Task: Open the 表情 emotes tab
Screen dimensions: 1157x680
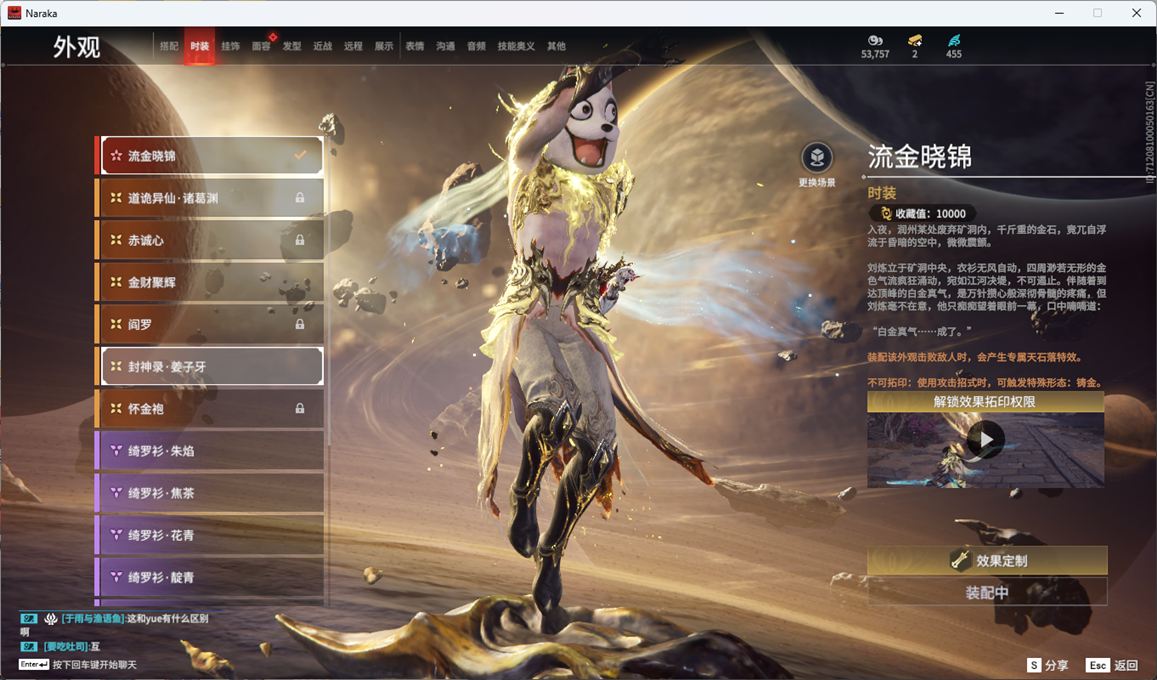Action: 414,46
